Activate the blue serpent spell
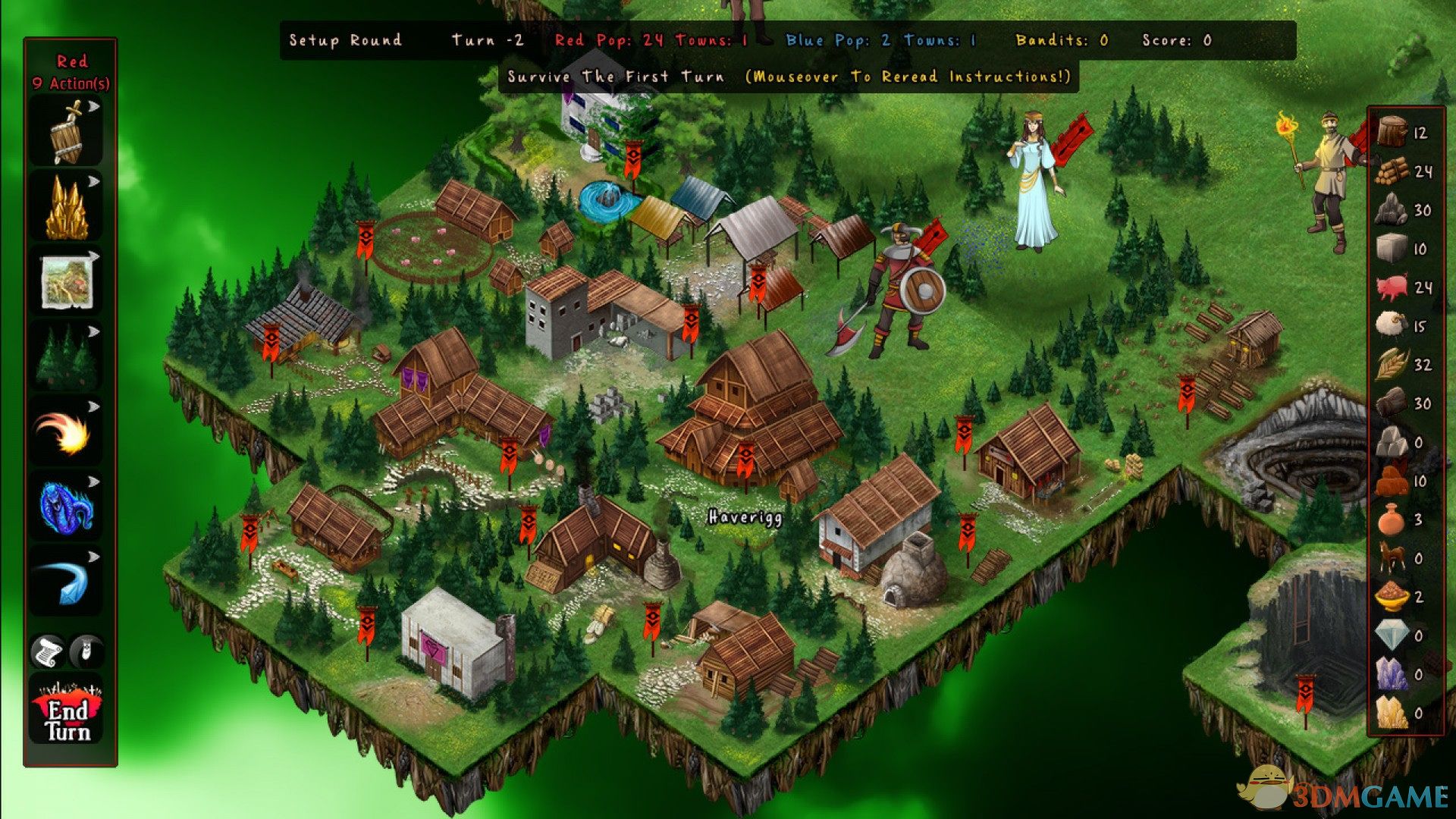Screen dimensions: 1456x819 [67, 507]
